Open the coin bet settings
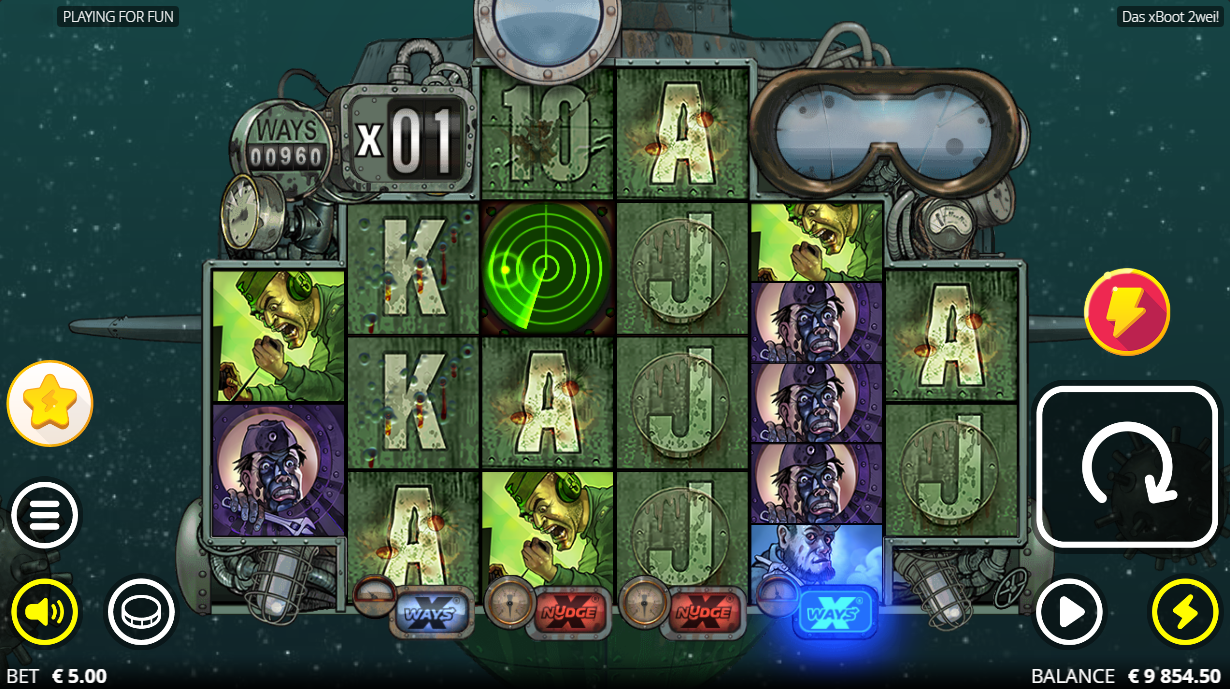The width and height of the screenshot is (1230, 689). coord(141,611)
